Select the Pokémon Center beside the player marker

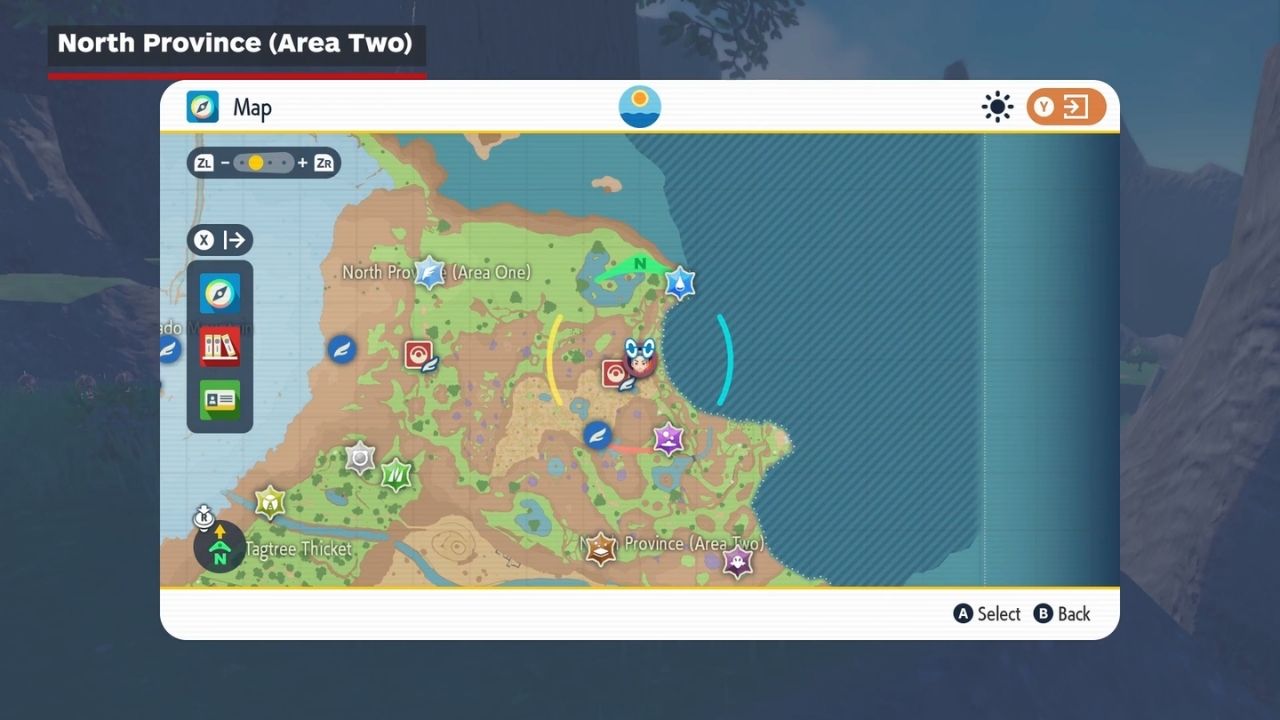(614, 374)
